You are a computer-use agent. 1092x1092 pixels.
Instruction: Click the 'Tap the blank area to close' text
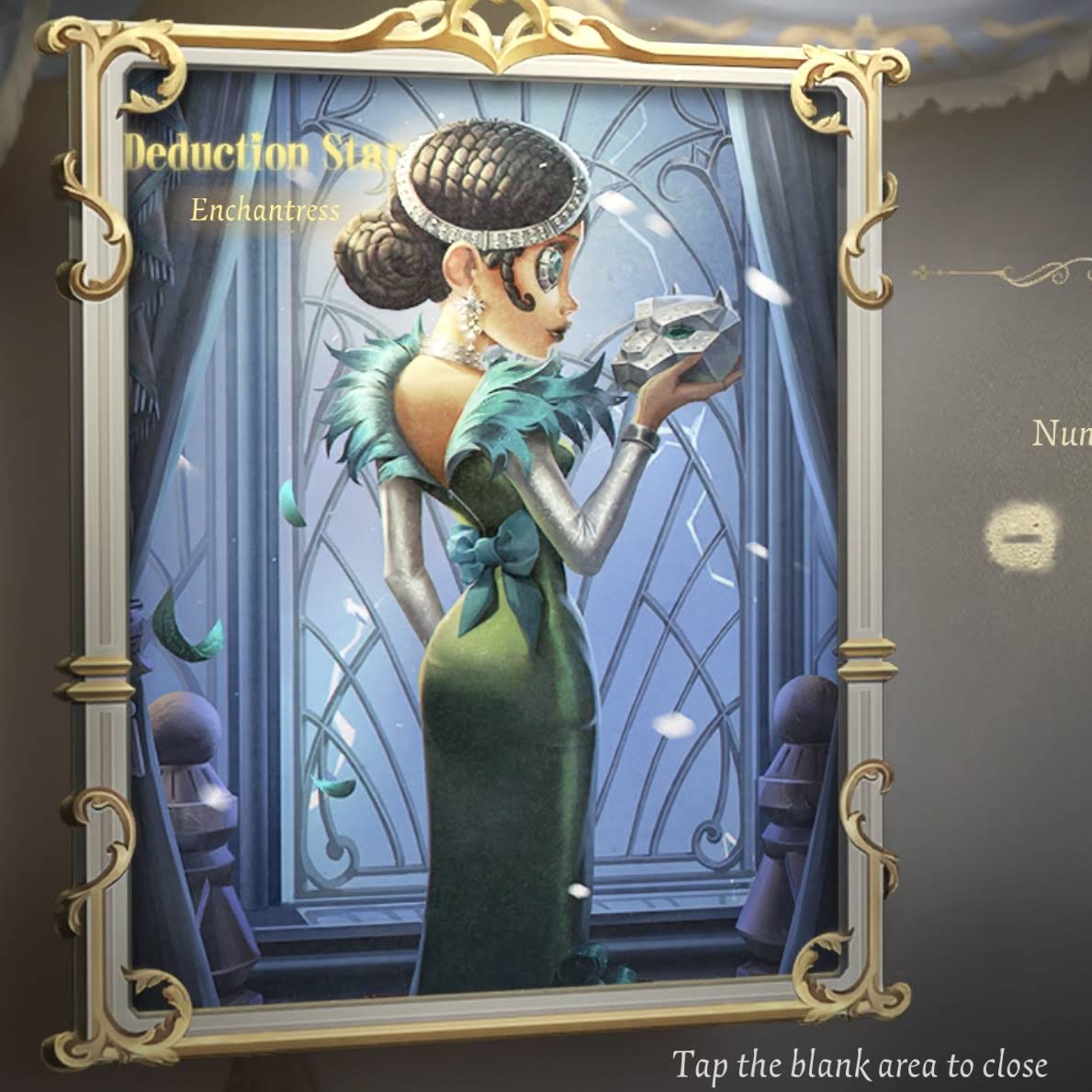point(860,1065)
